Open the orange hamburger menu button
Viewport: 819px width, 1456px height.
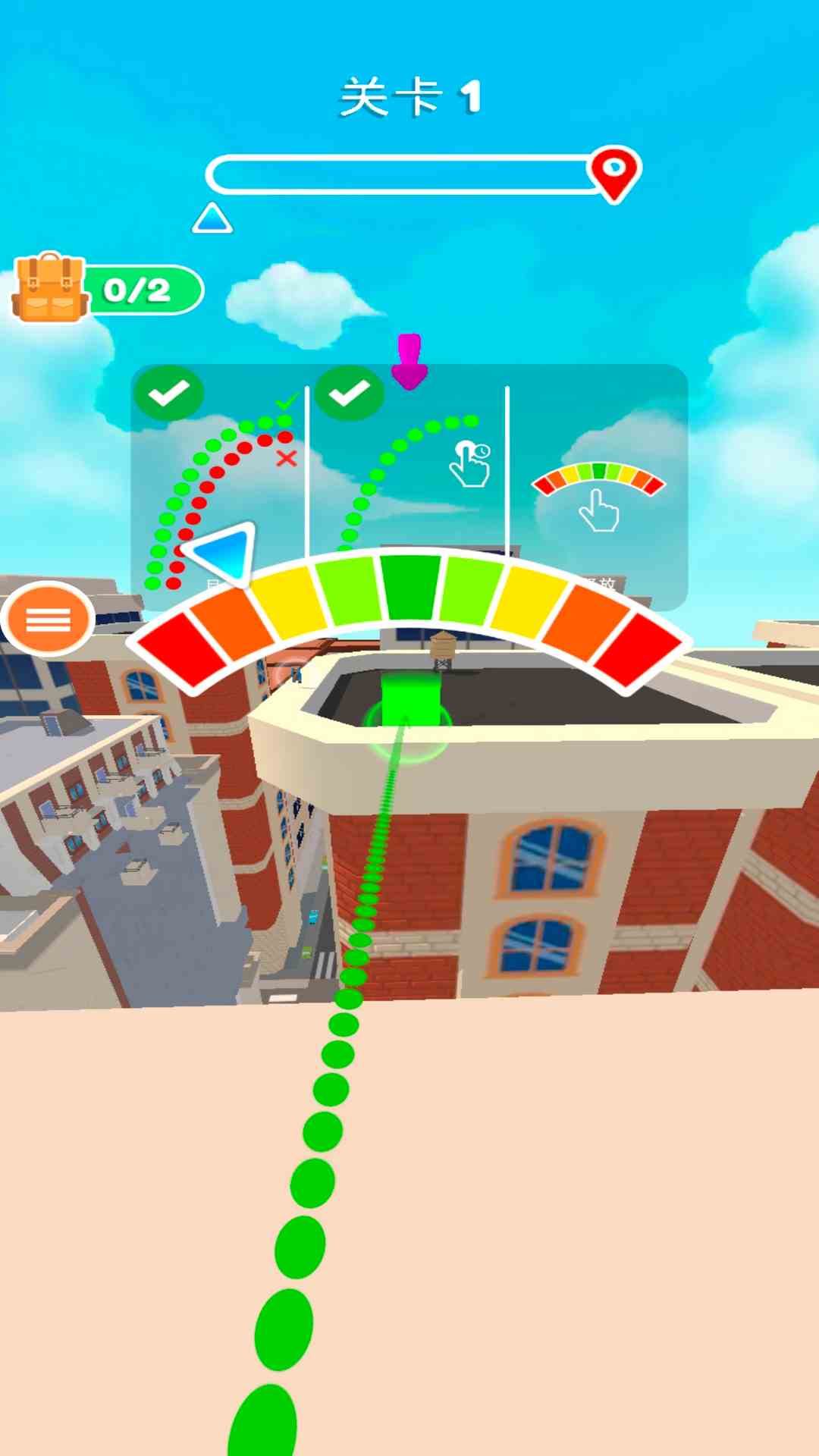(x=48, y=619)
